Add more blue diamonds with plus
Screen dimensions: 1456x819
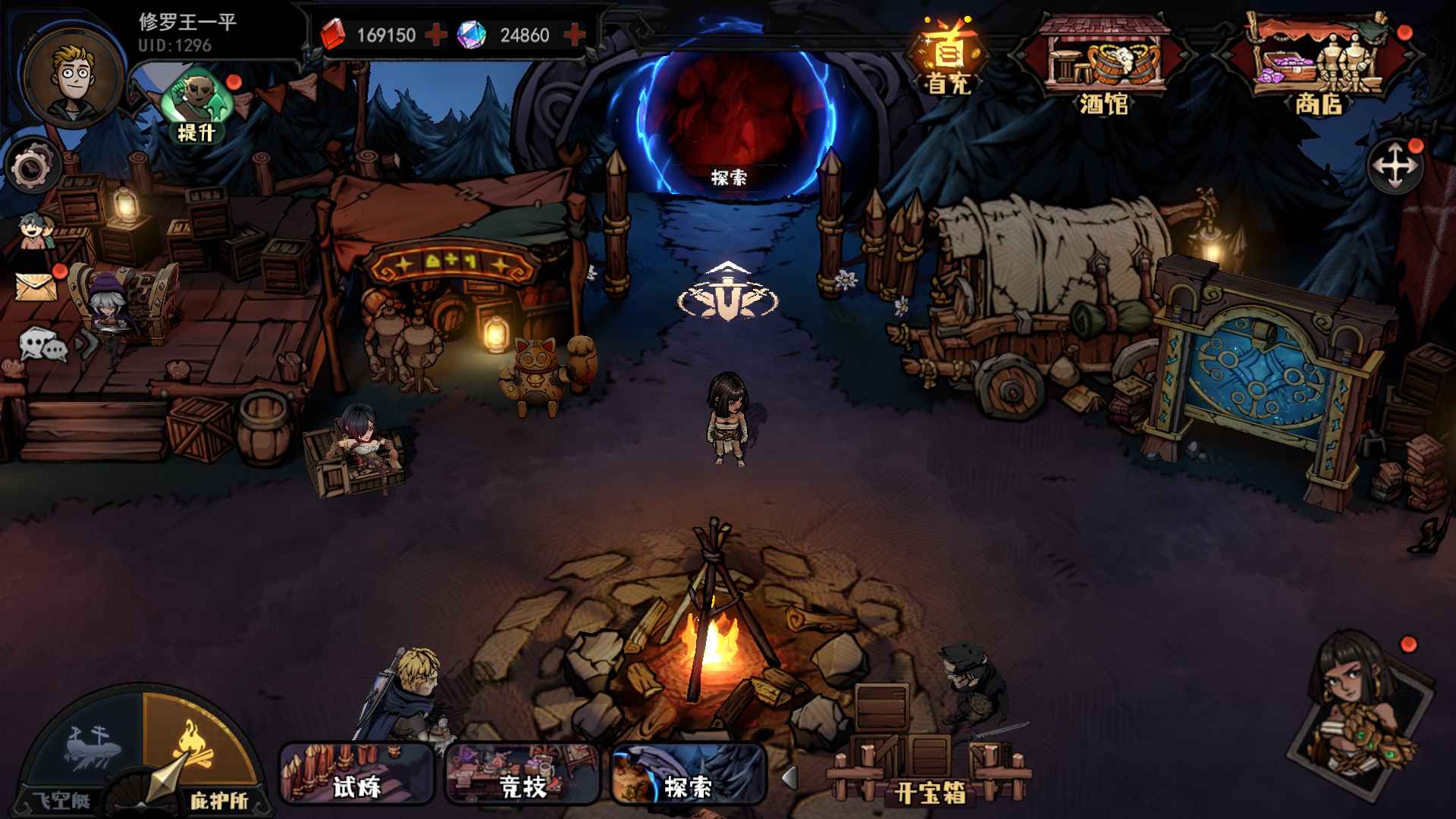[575, 35]
